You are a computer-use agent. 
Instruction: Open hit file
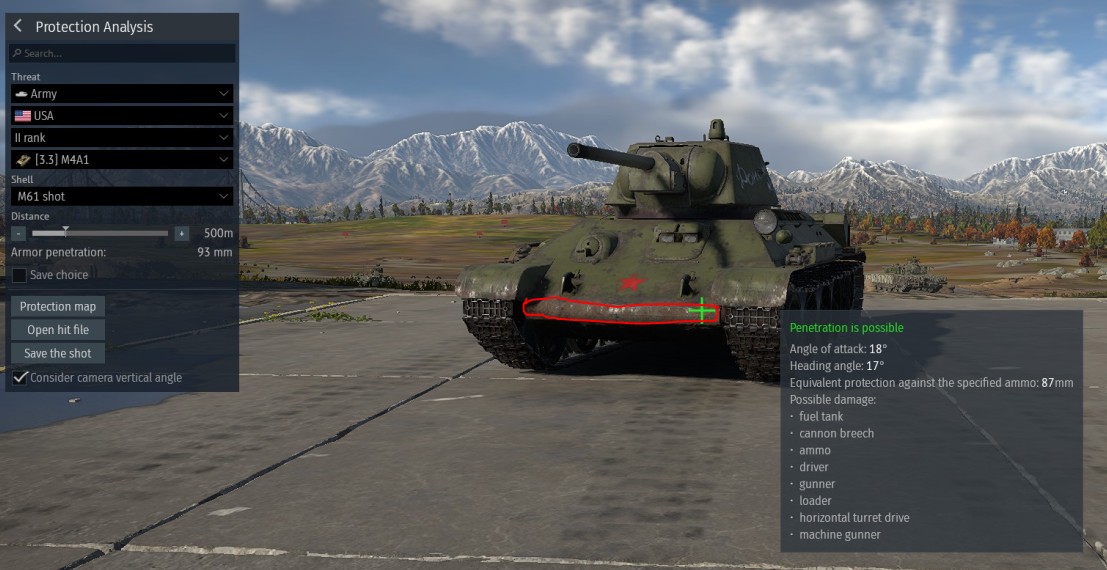coord(58,330)
